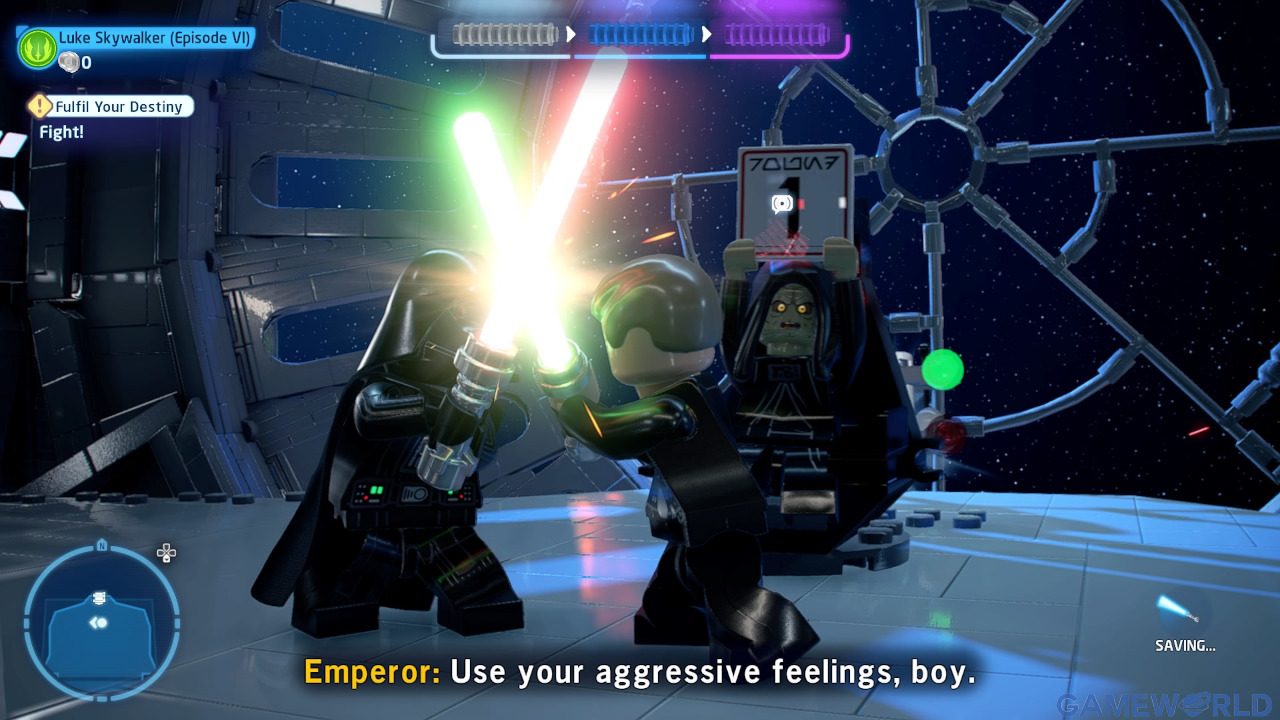Expand the chevron between silver and blue bars
Image resolution: width=1280 pixels, height=720 pixels.
click(570, 33)
